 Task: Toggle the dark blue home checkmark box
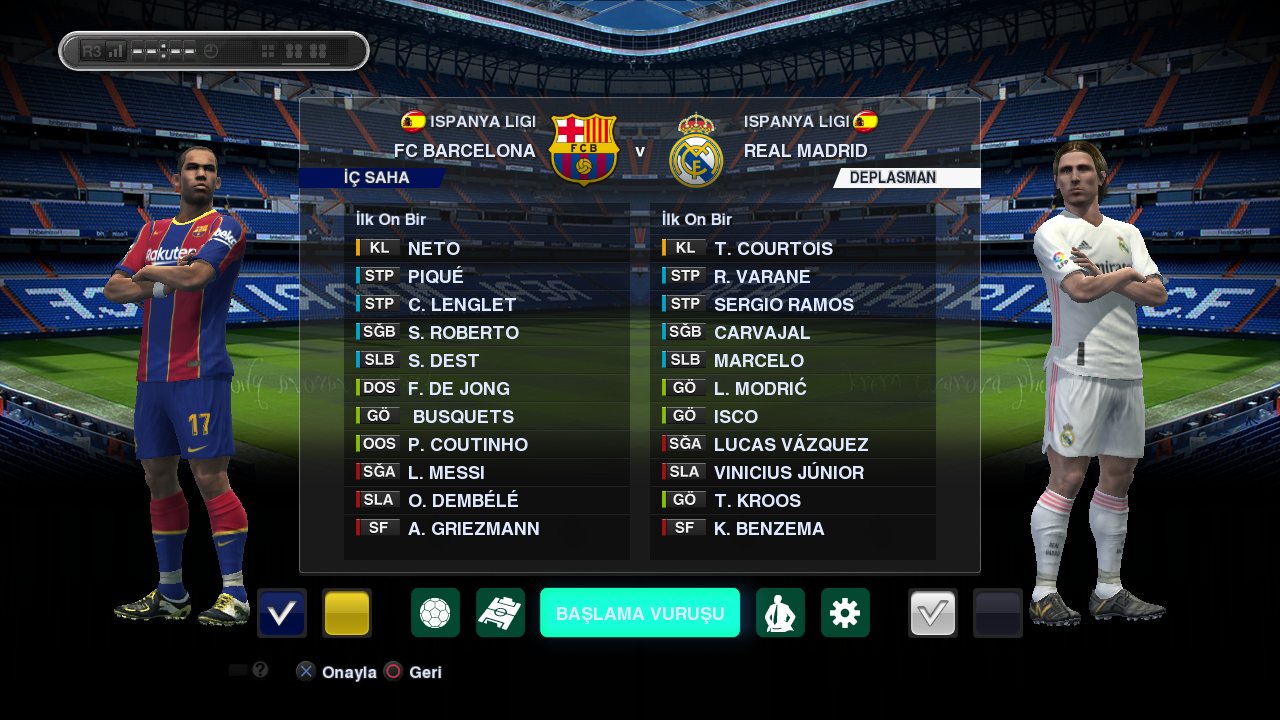pos(282,613)
